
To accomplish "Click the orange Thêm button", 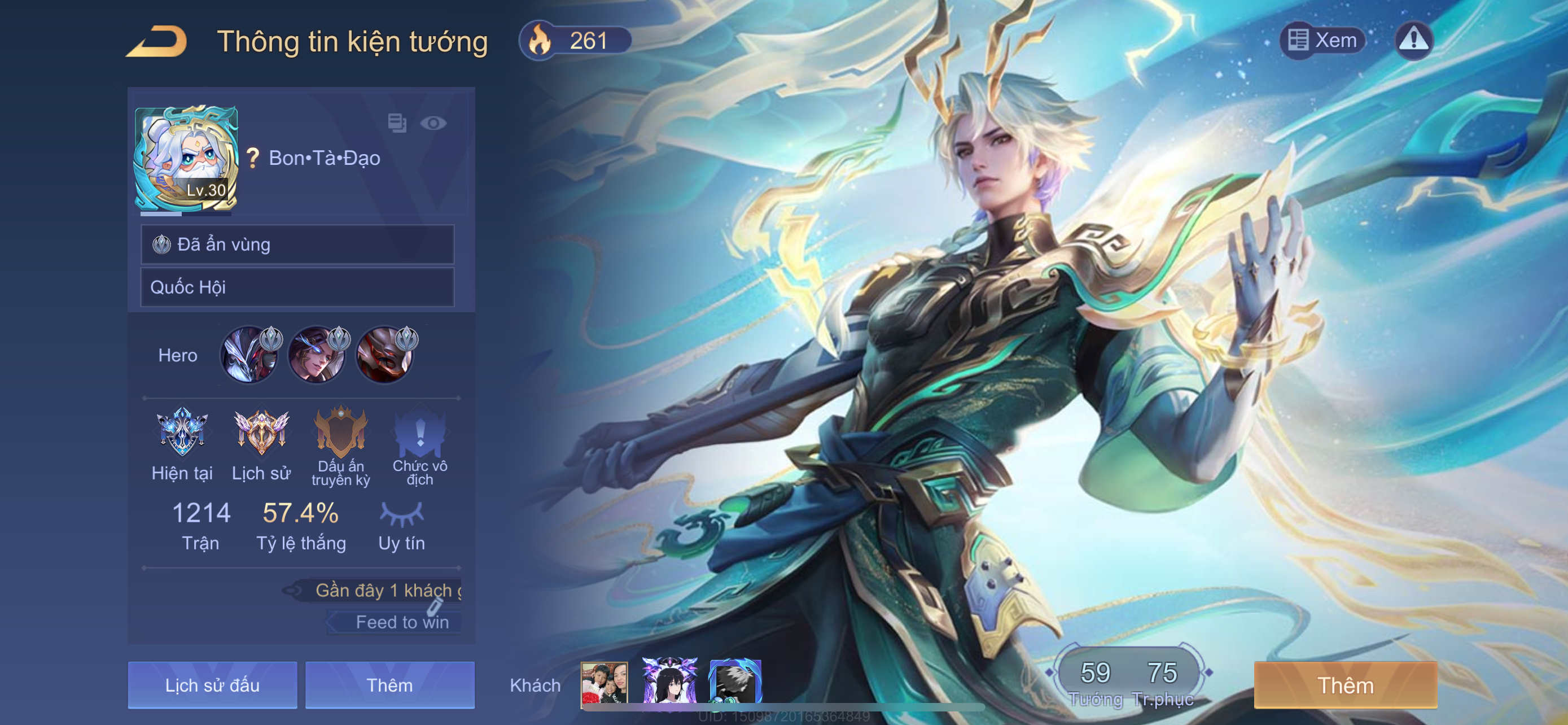I will point(1345,685).
